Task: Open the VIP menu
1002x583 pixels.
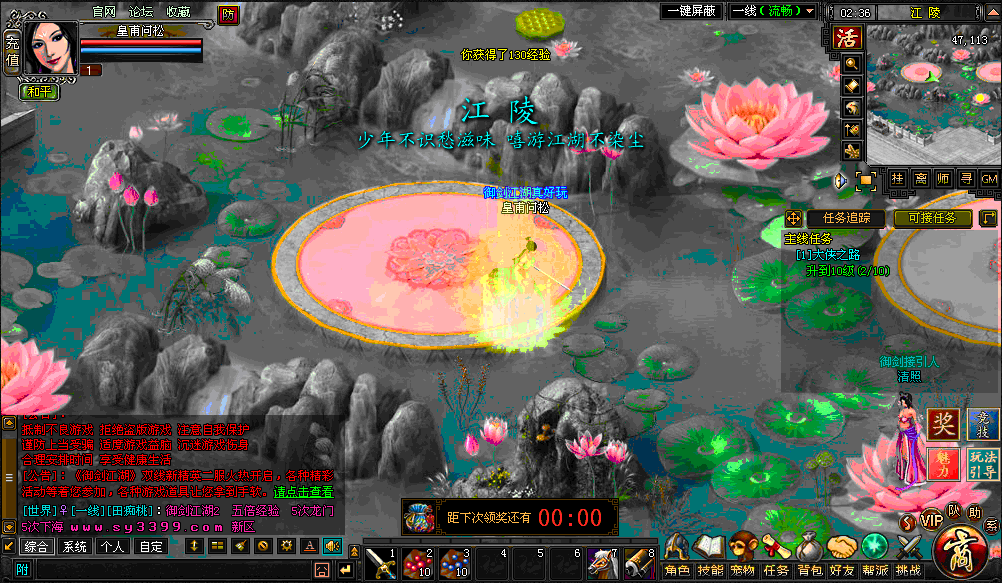Action: coord(931,520)
